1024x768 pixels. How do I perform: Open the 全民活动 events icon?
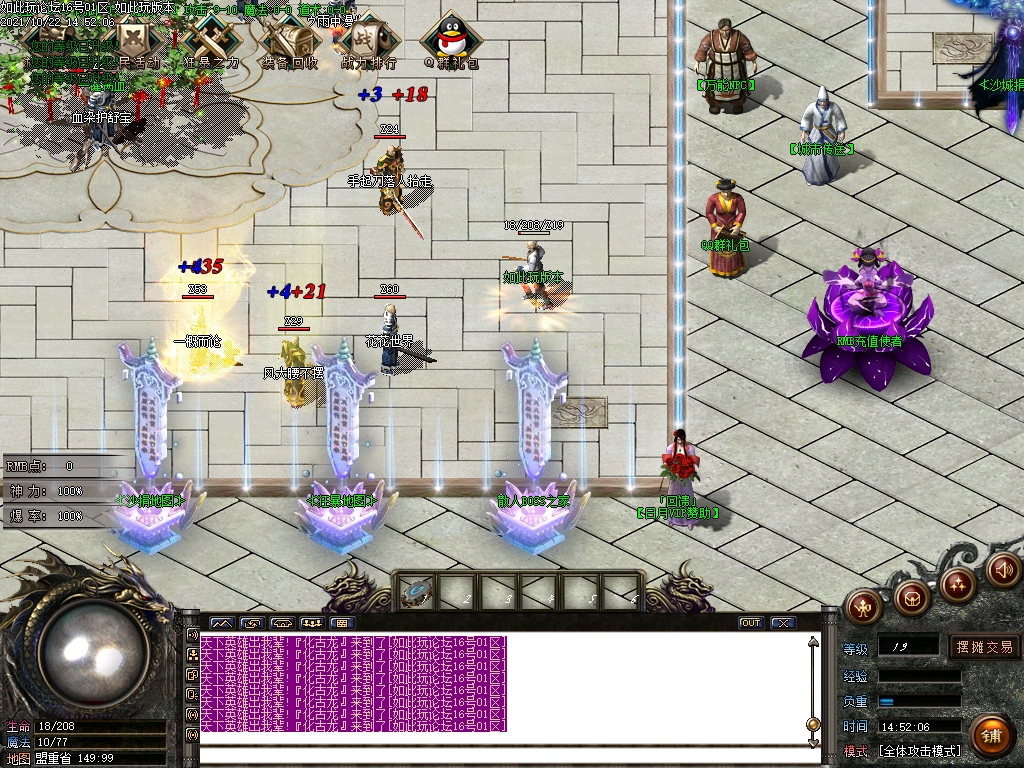[133, 42]
